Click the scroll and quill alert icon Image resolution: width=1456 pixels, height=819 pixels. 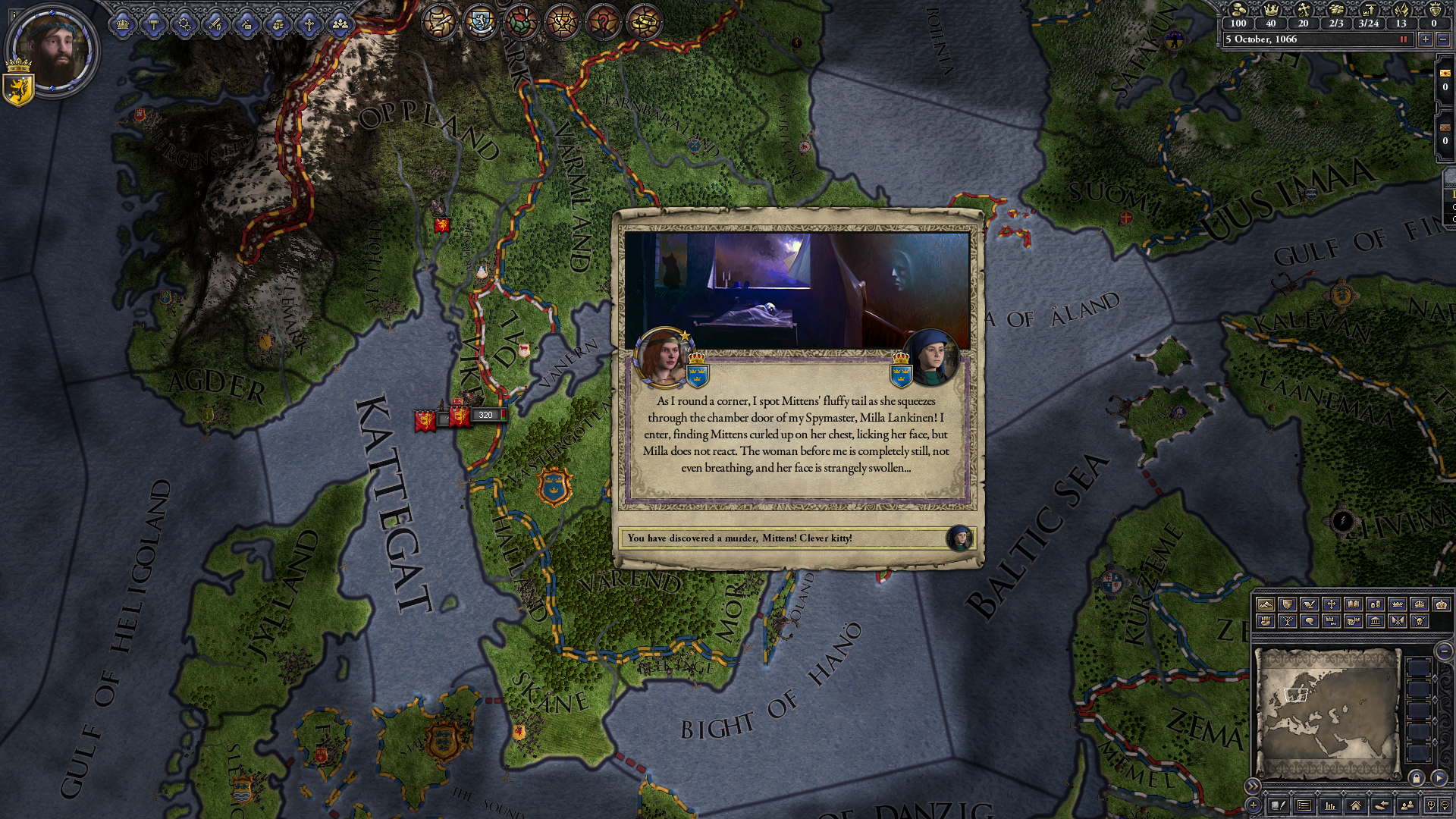pos(439,21)
